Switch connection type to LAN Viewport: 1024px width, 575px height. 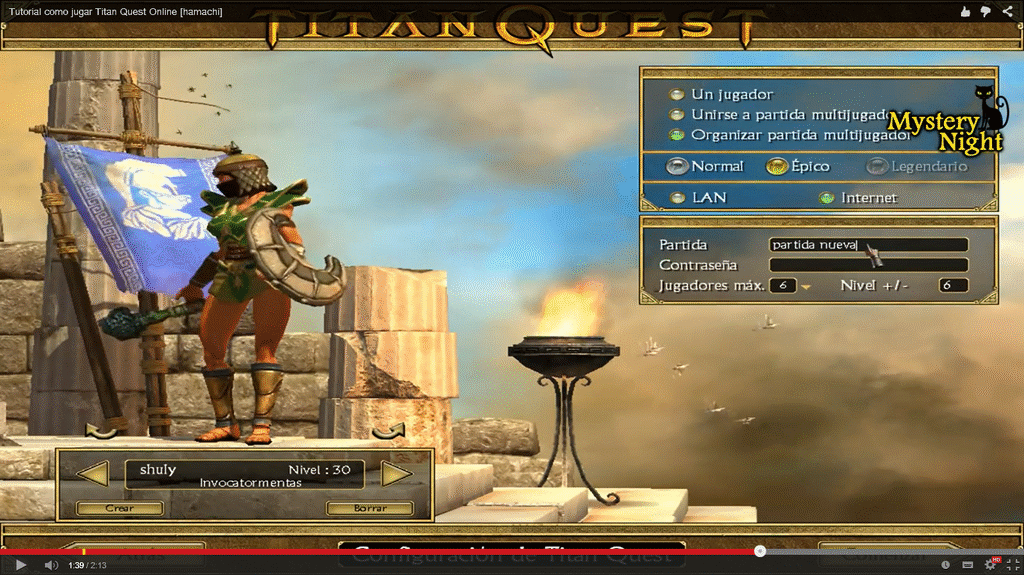coord(678,198)
